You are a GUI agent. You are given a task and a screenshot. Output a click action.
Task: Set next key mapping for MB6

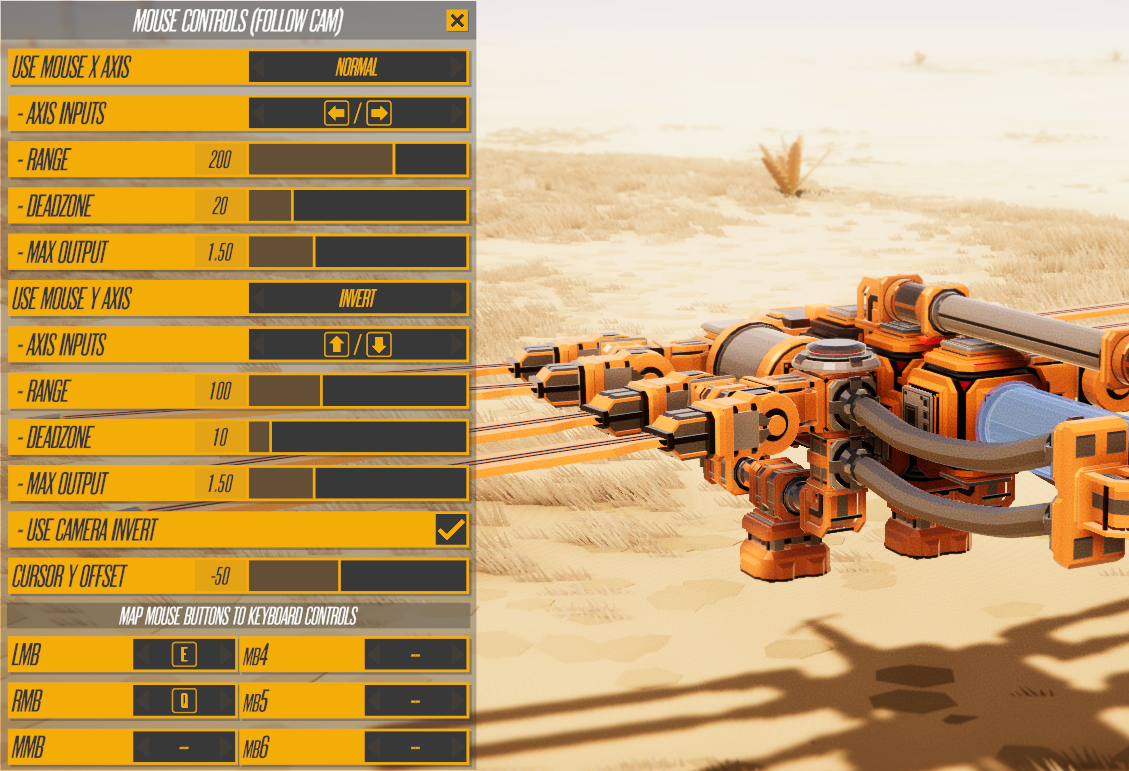[458, 747]
